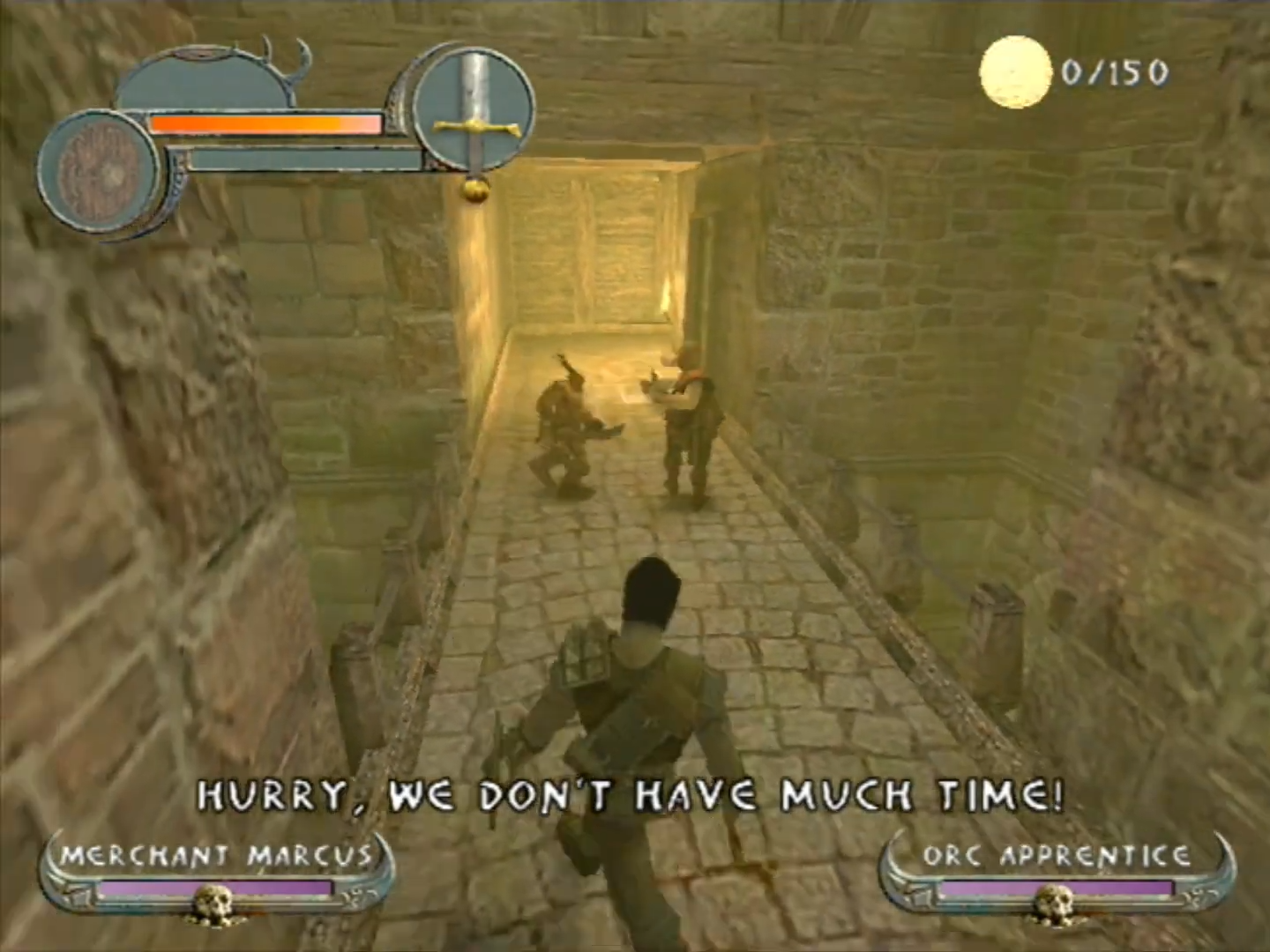Select the Merchant Marcus label
The height and width of the screenshot is (952, 1270).
point(216,855)
